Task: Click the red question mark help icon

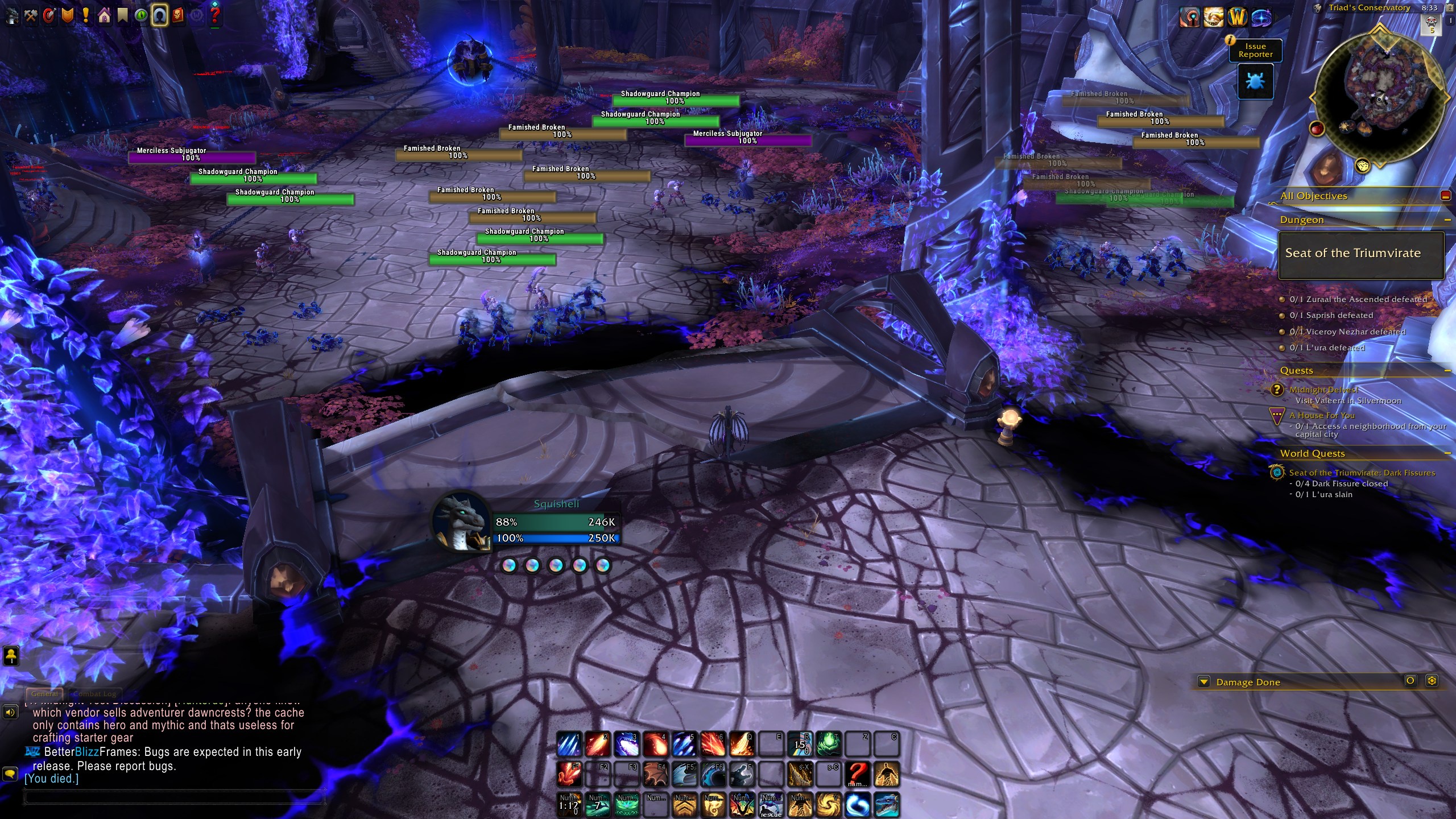Action: (215, 16)
